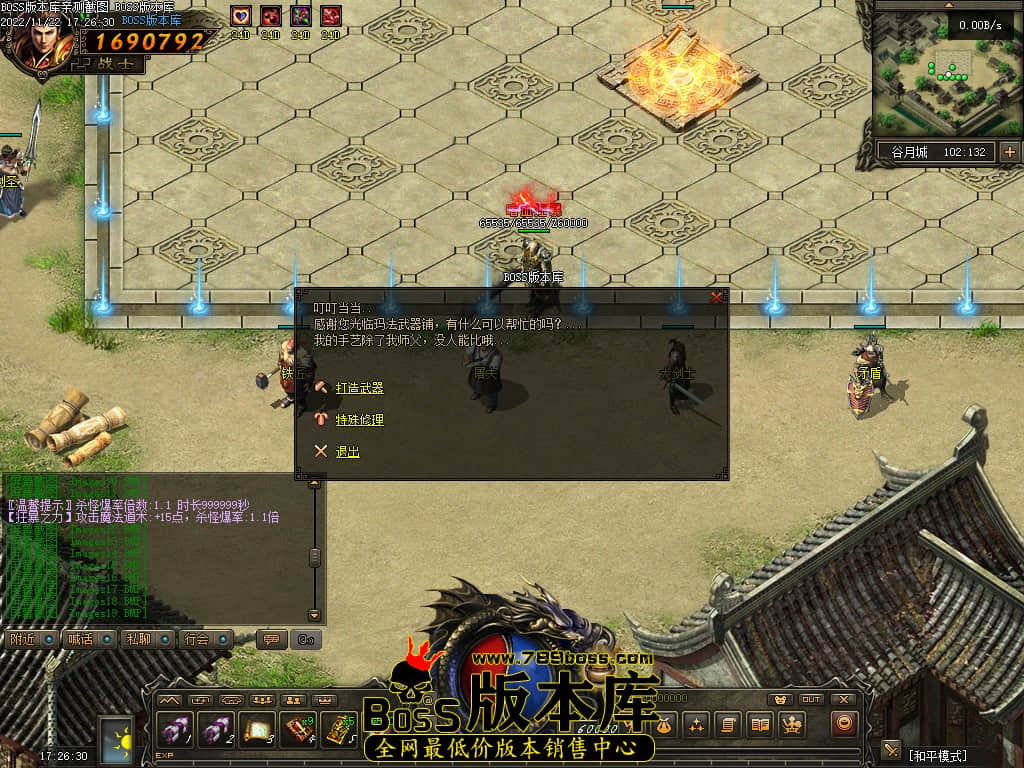
Task: Switch chat to the 附近 channel
Action: pos(23,639)
